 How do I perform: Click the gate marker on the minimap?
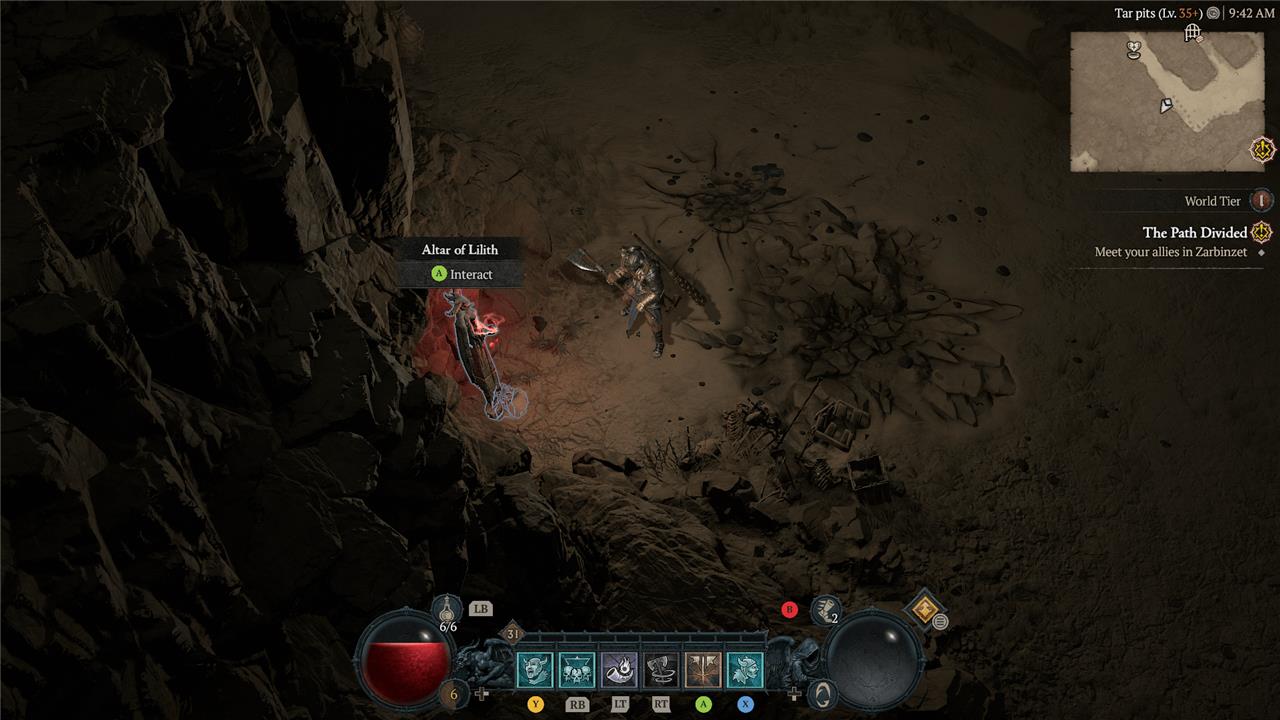[x=1192, y=33]
